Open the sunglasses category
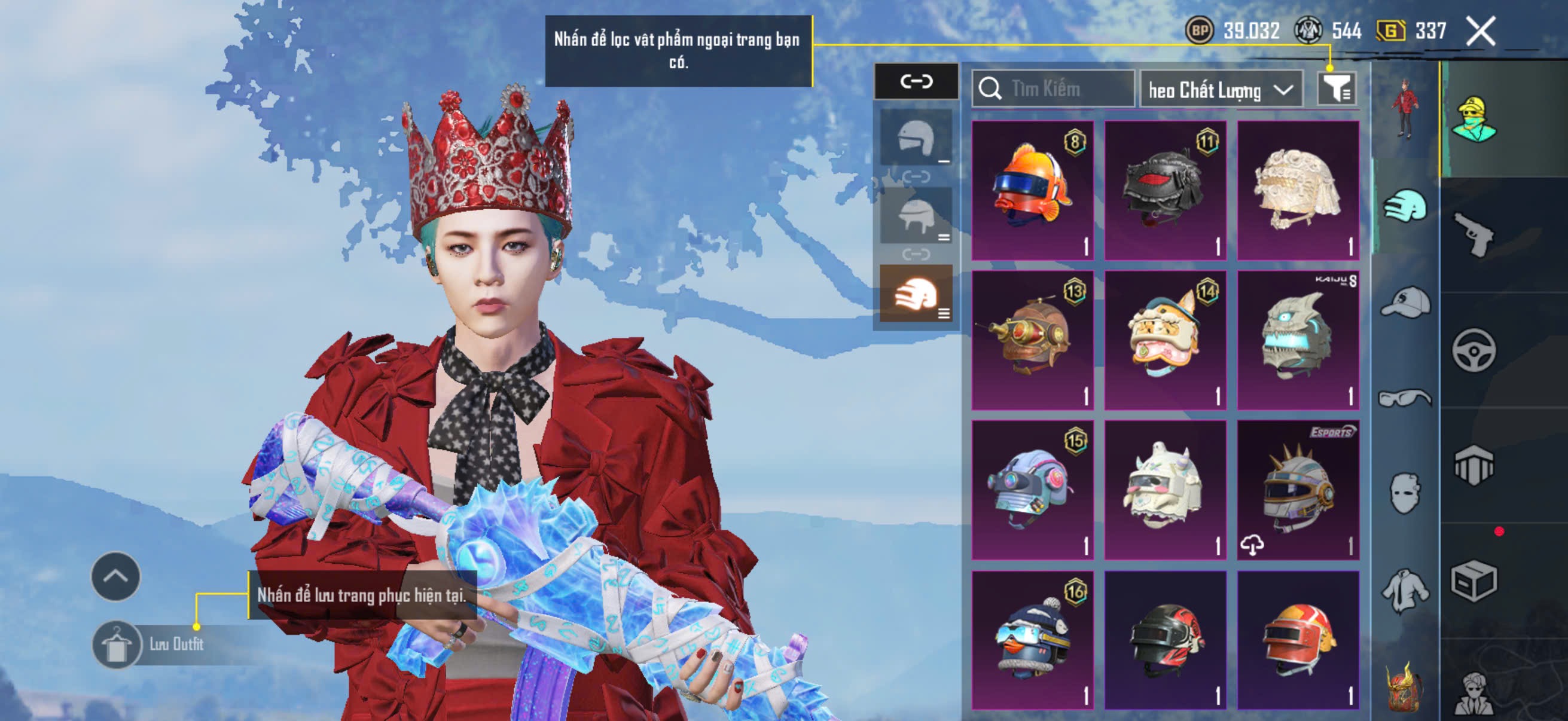 [1405, 399]
